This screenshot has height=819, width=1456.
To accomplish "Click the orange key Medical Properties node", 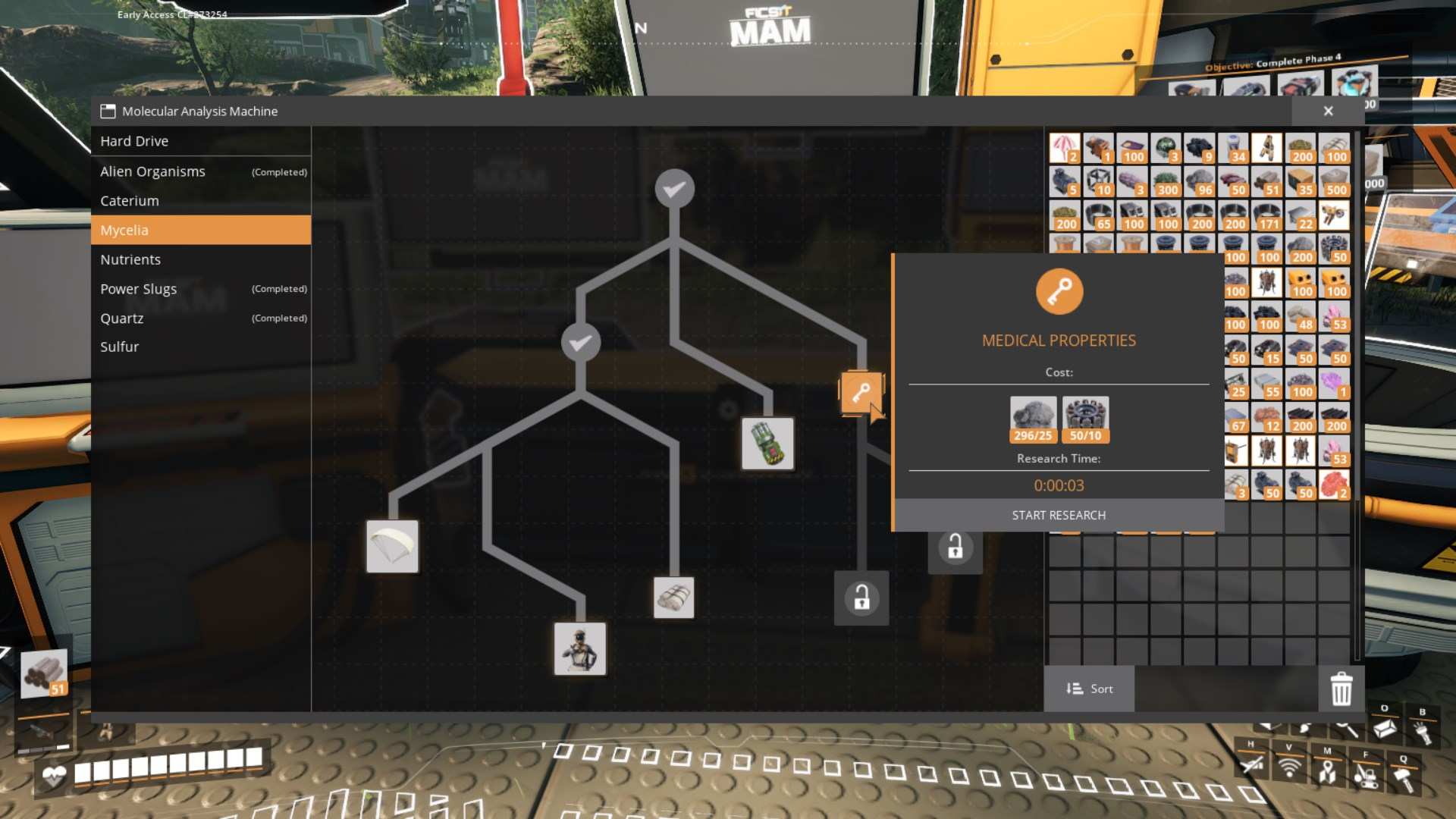I will [861, 393].
